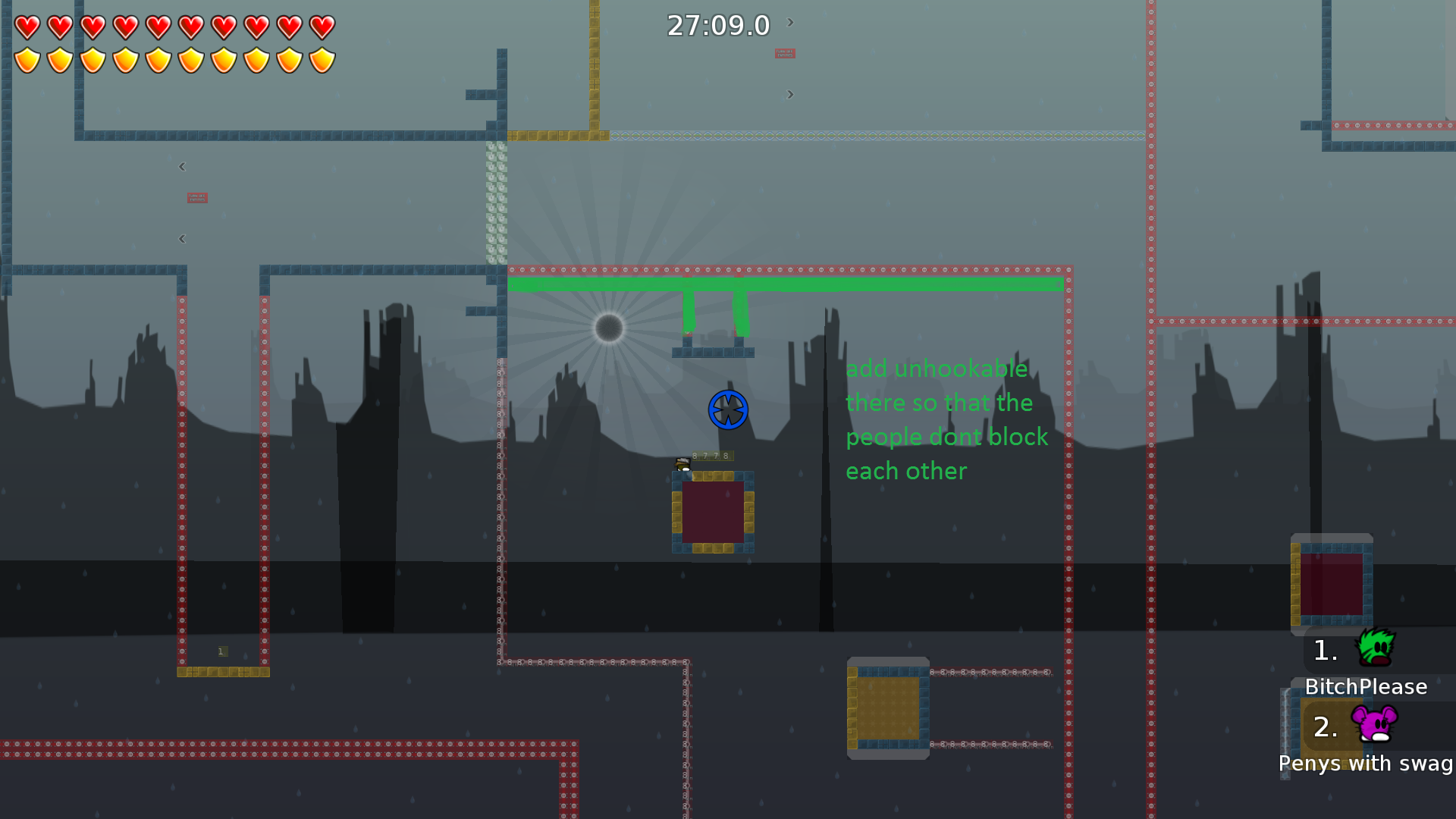Click the 'BitchPlease' player name
The width and height of the screenshot is (1456, 819).
[1366, 687]
